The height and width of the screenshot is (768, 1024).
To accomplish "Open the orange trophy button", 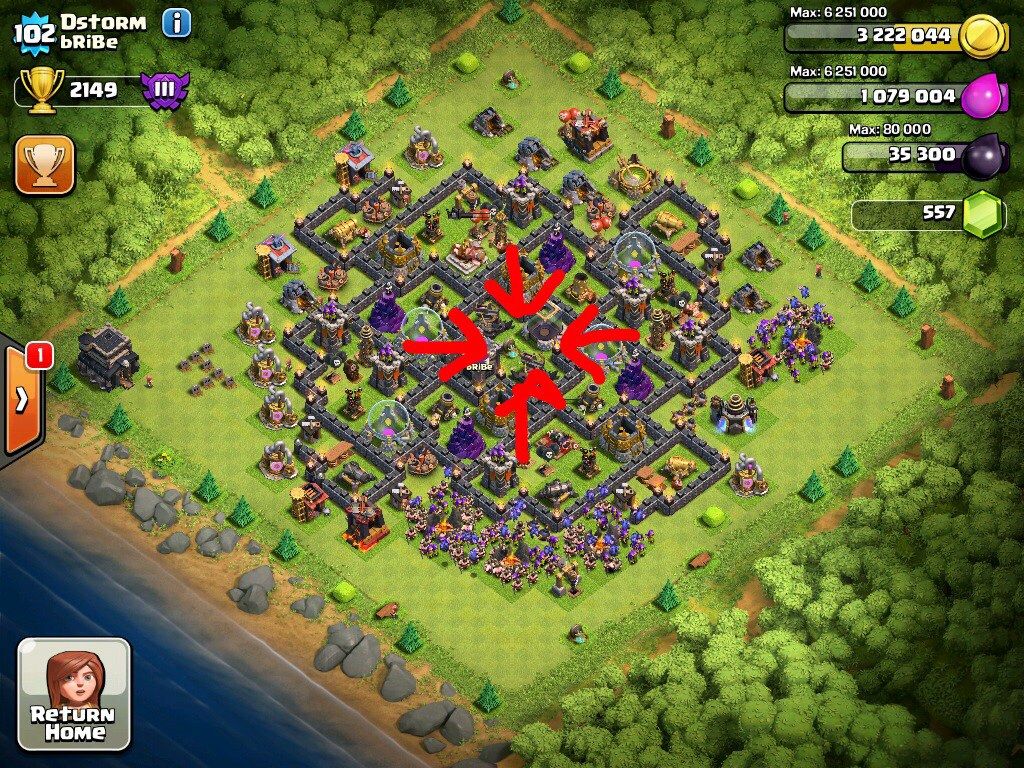I will 44,165.
